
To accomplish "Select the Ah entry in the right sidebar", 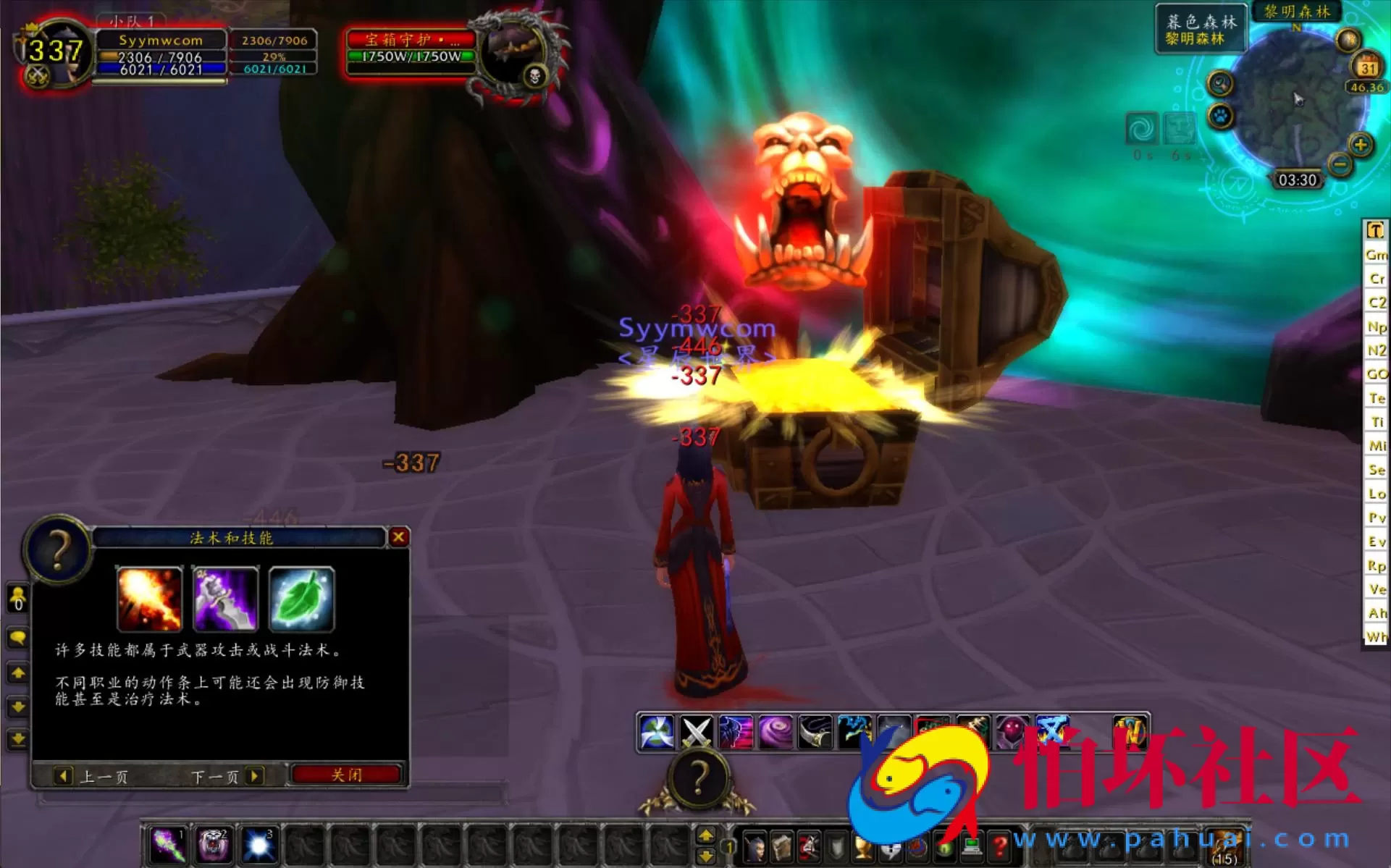I will point(1376,613).
